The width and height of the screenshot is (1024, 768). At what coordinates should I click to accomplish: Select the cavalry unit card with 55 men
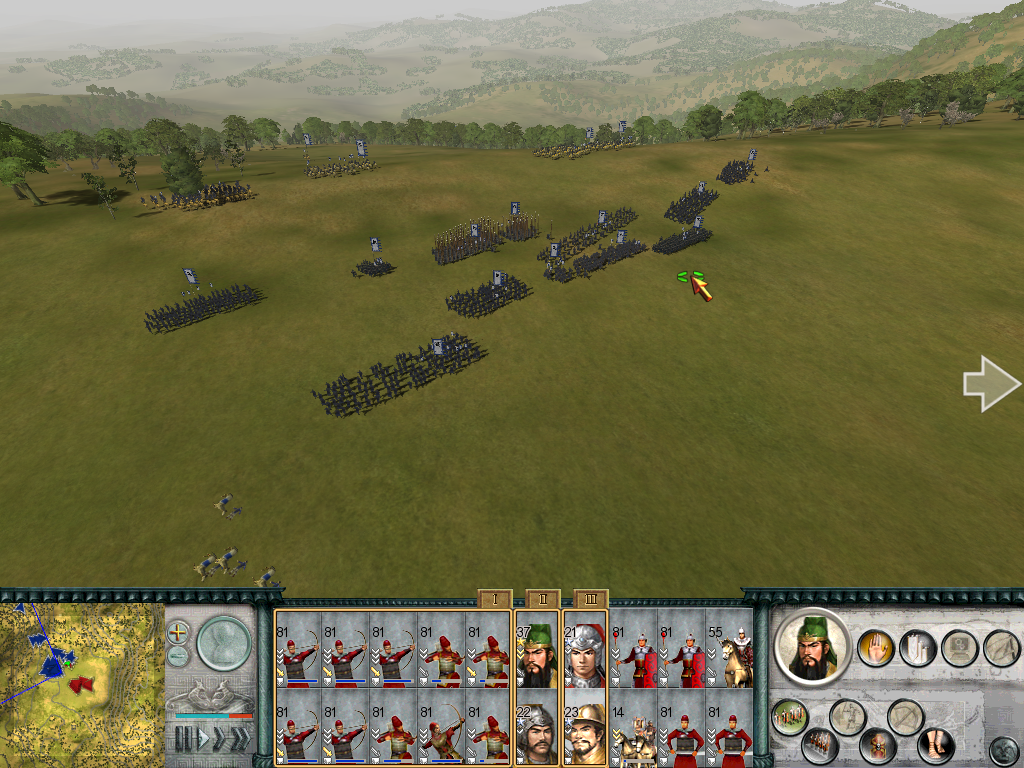pos(730,649)
